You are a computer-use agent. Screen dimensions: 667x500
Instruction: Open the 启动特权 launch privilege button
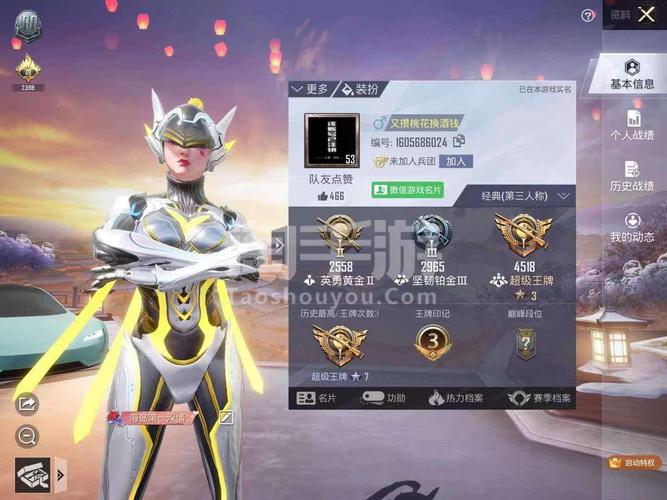pos(633,463)
